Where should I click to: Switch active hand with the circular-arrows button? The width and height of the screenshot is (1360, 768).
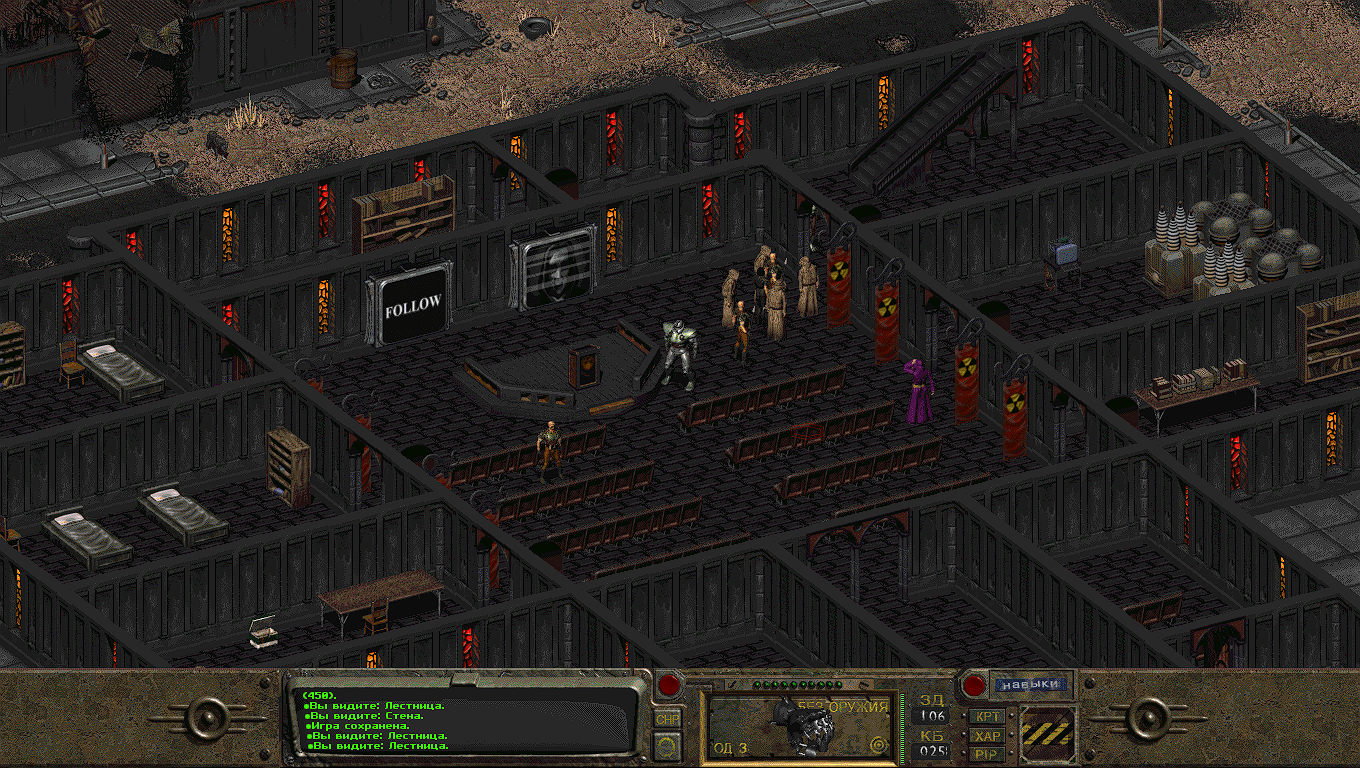pos(667,744)
